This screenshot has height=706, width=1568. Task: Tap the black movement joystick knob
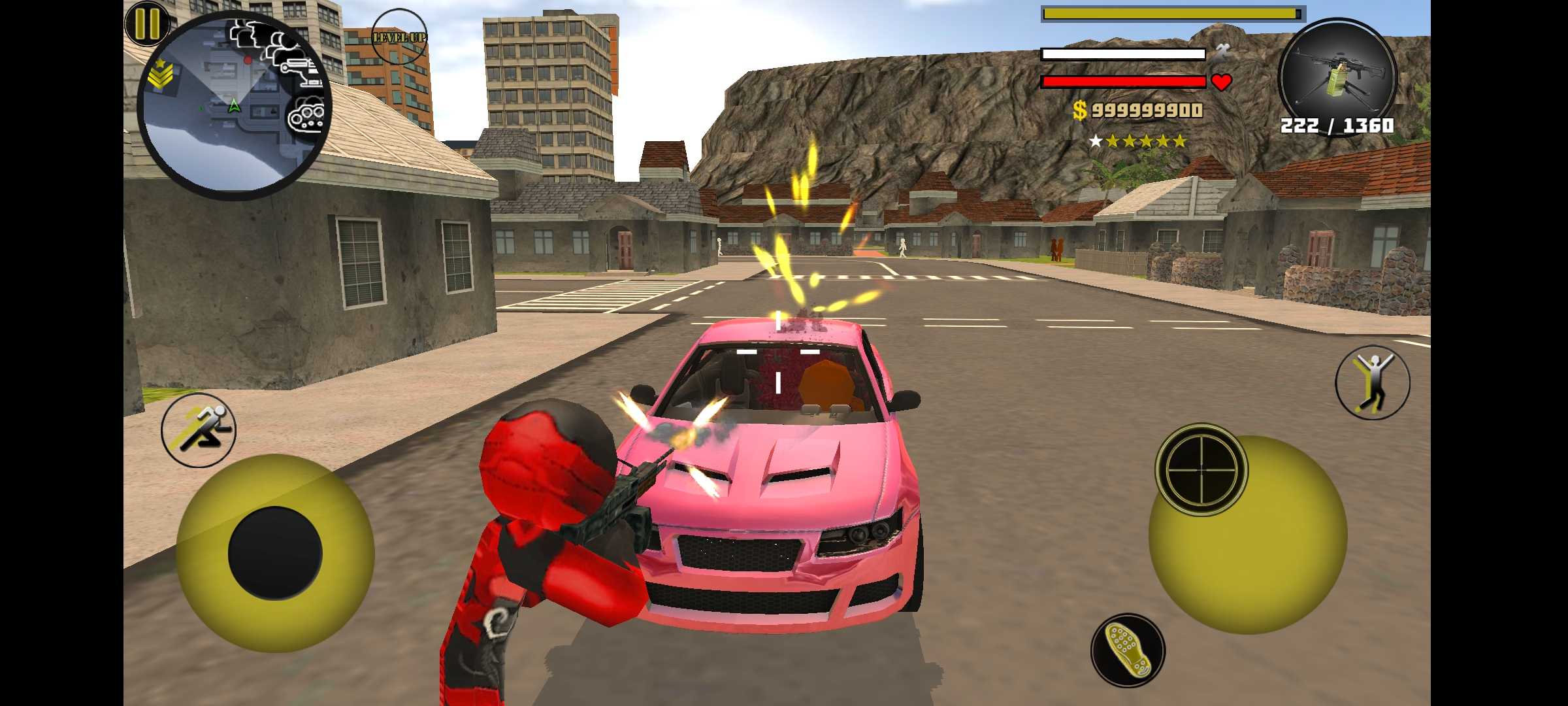[x=275, y=553]
